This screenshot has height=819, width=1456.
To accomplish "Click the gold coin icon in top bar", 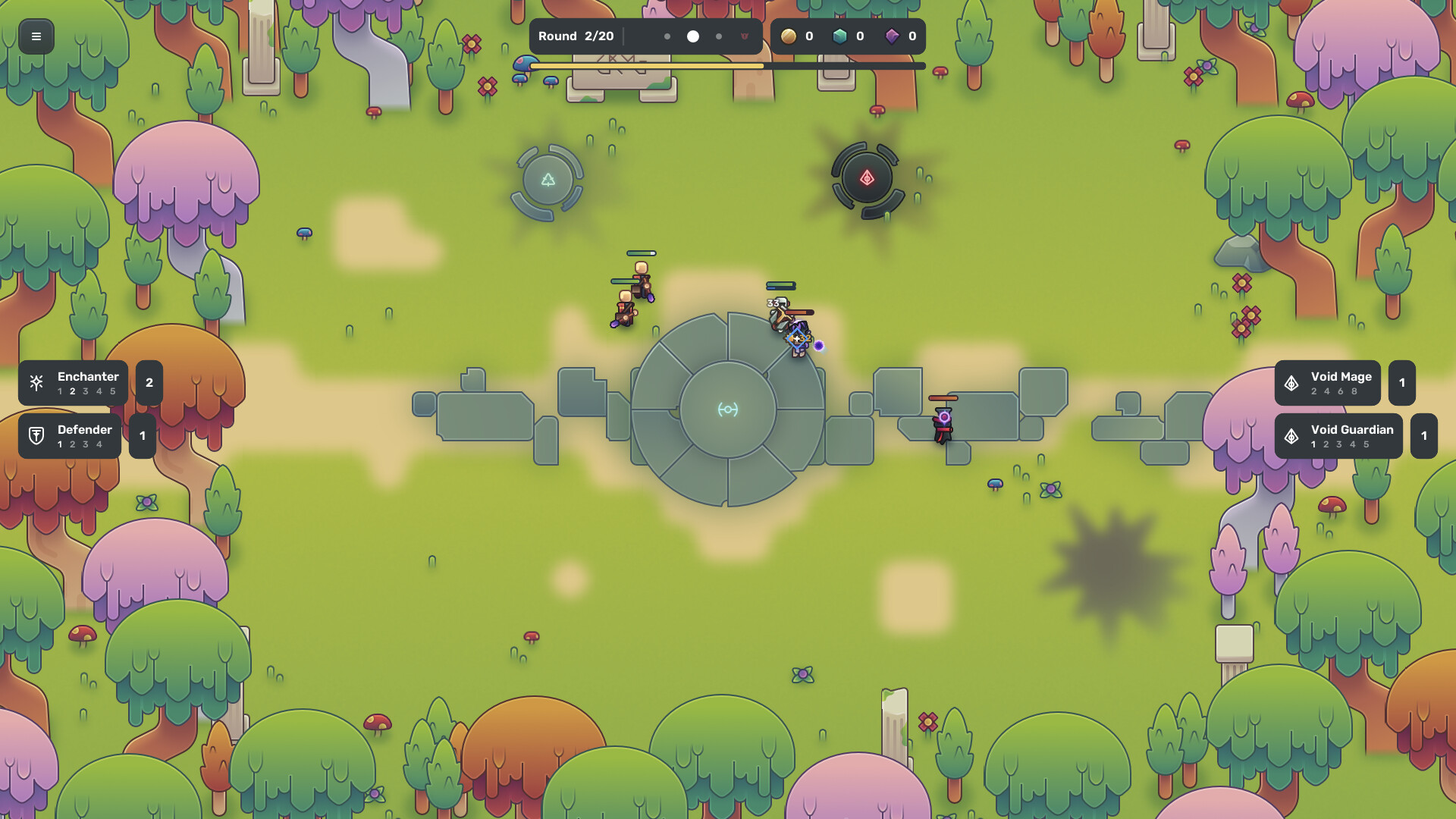I will (x=789, y=36).
